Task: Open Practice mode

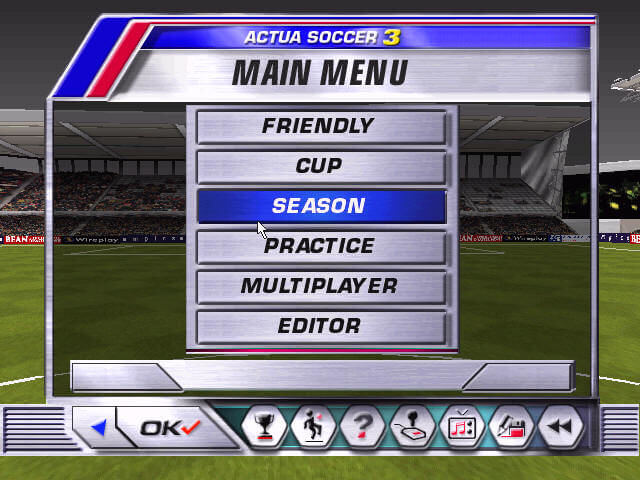Action: click(x=320, y=247)
